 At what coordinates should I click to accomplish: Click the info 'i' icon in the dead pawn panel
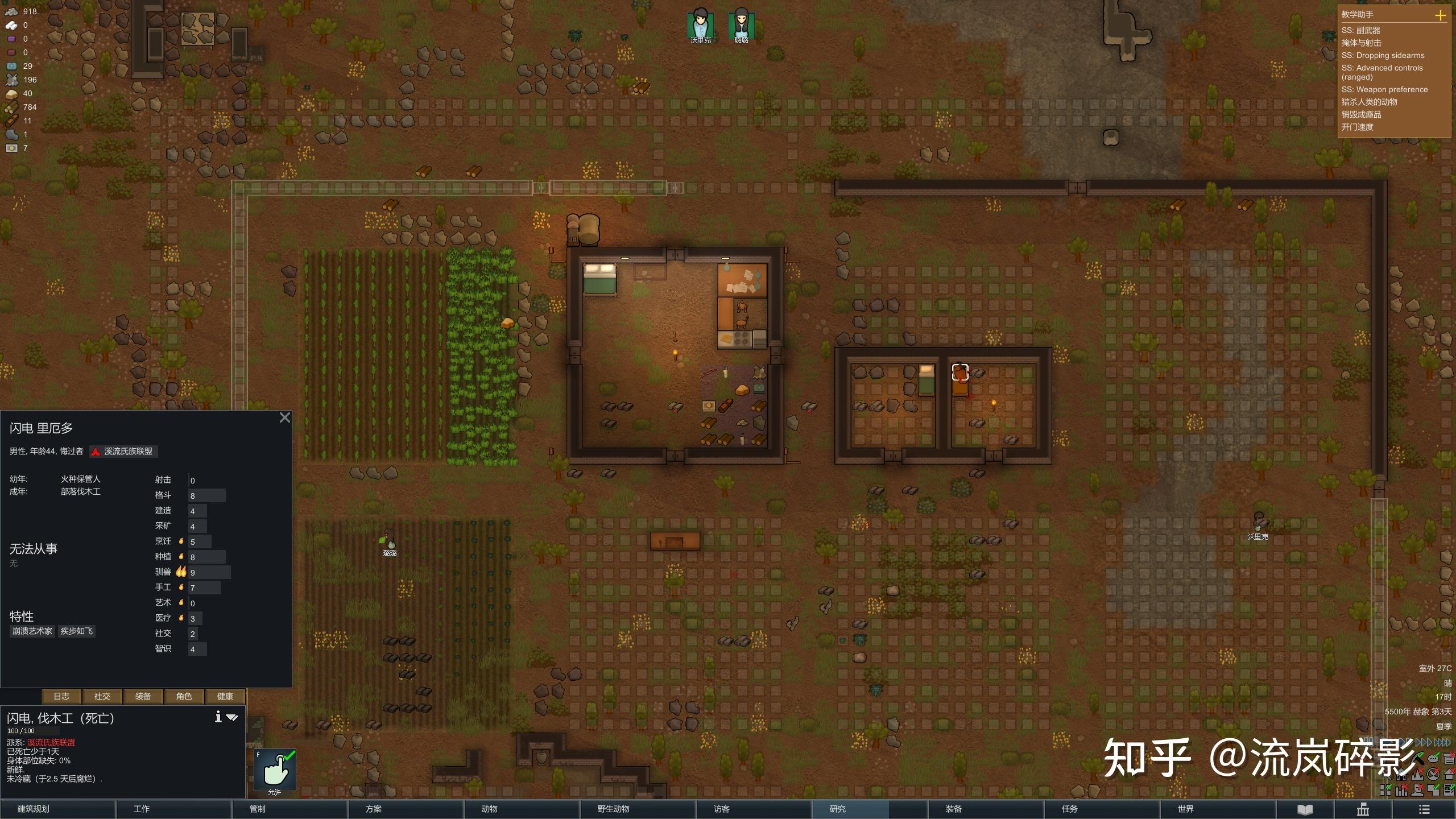tap(218, 718)
